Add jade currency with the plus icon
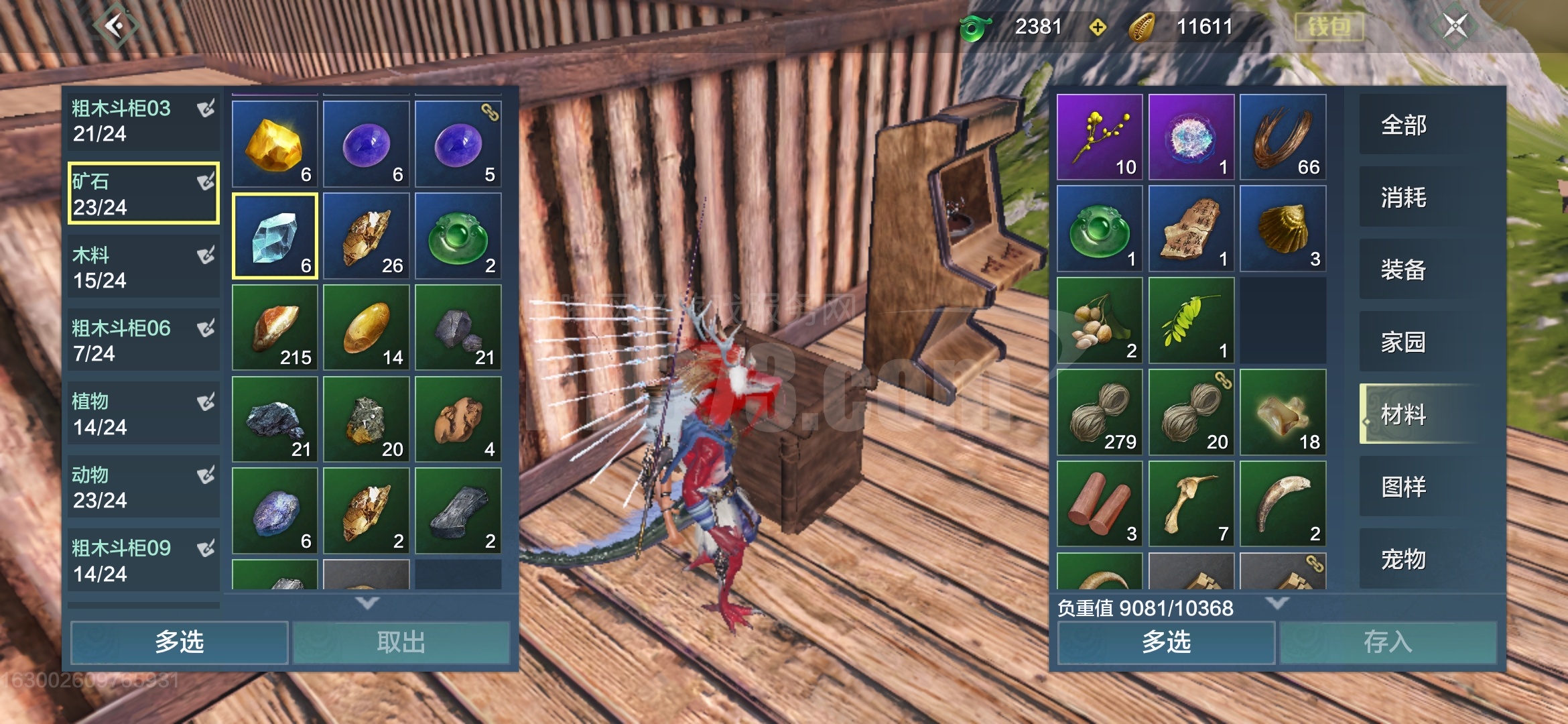This screenshot has height=724, width=1568. [x=1097, y=27]
